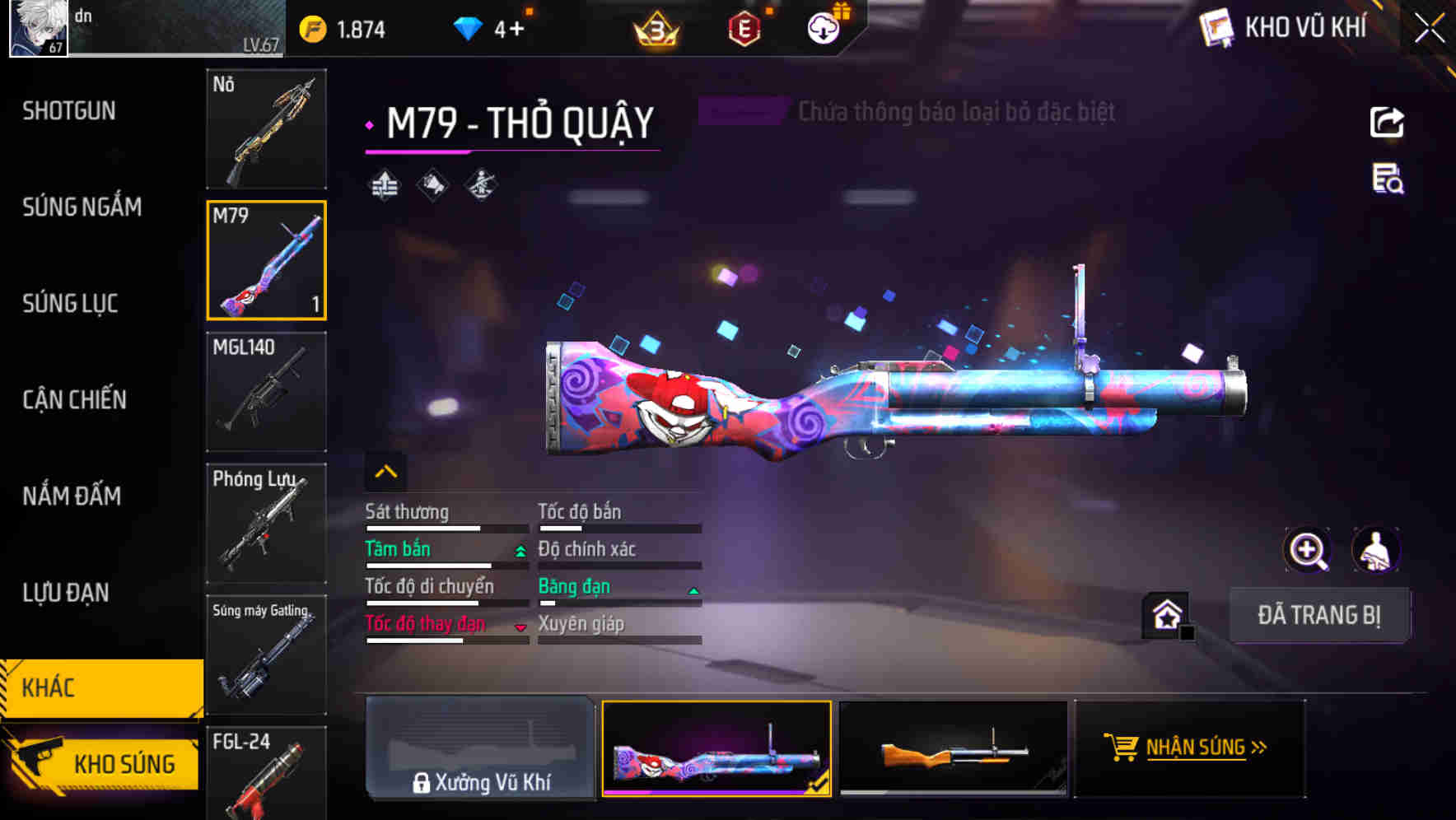1456x820 pixels.
Task: Pick the Phóng Lựu weapon tile
Action: (266, 524)
